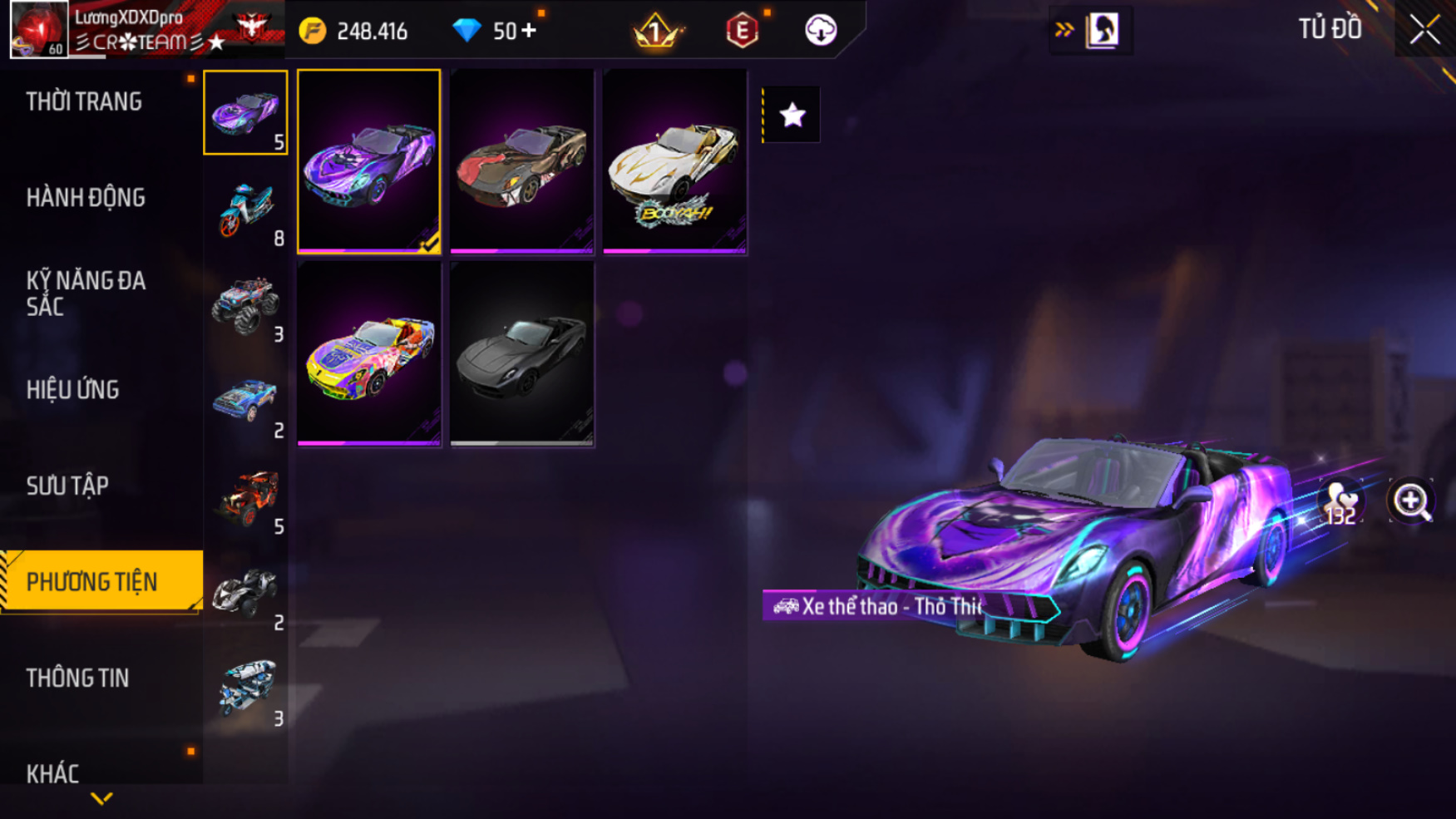Choose the yellow rainbow car skin
Screen dimensions: 1456x819
[x=369, y=354]
